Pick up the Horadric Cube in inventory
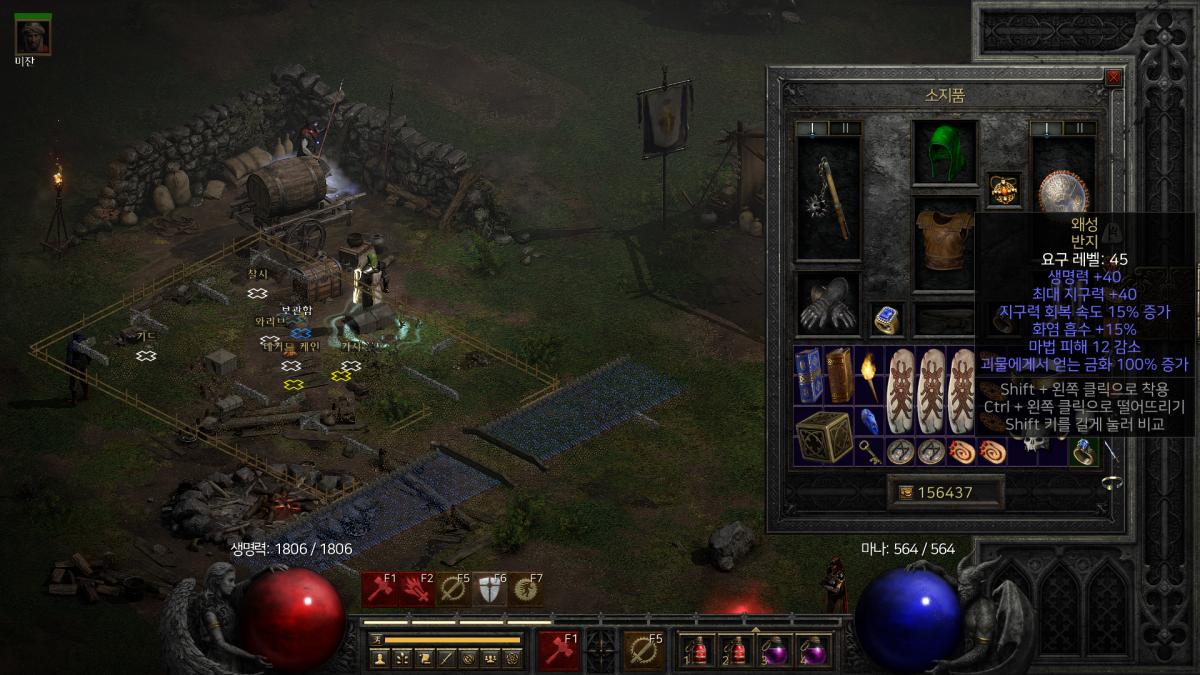 click(x=824, y=436)
